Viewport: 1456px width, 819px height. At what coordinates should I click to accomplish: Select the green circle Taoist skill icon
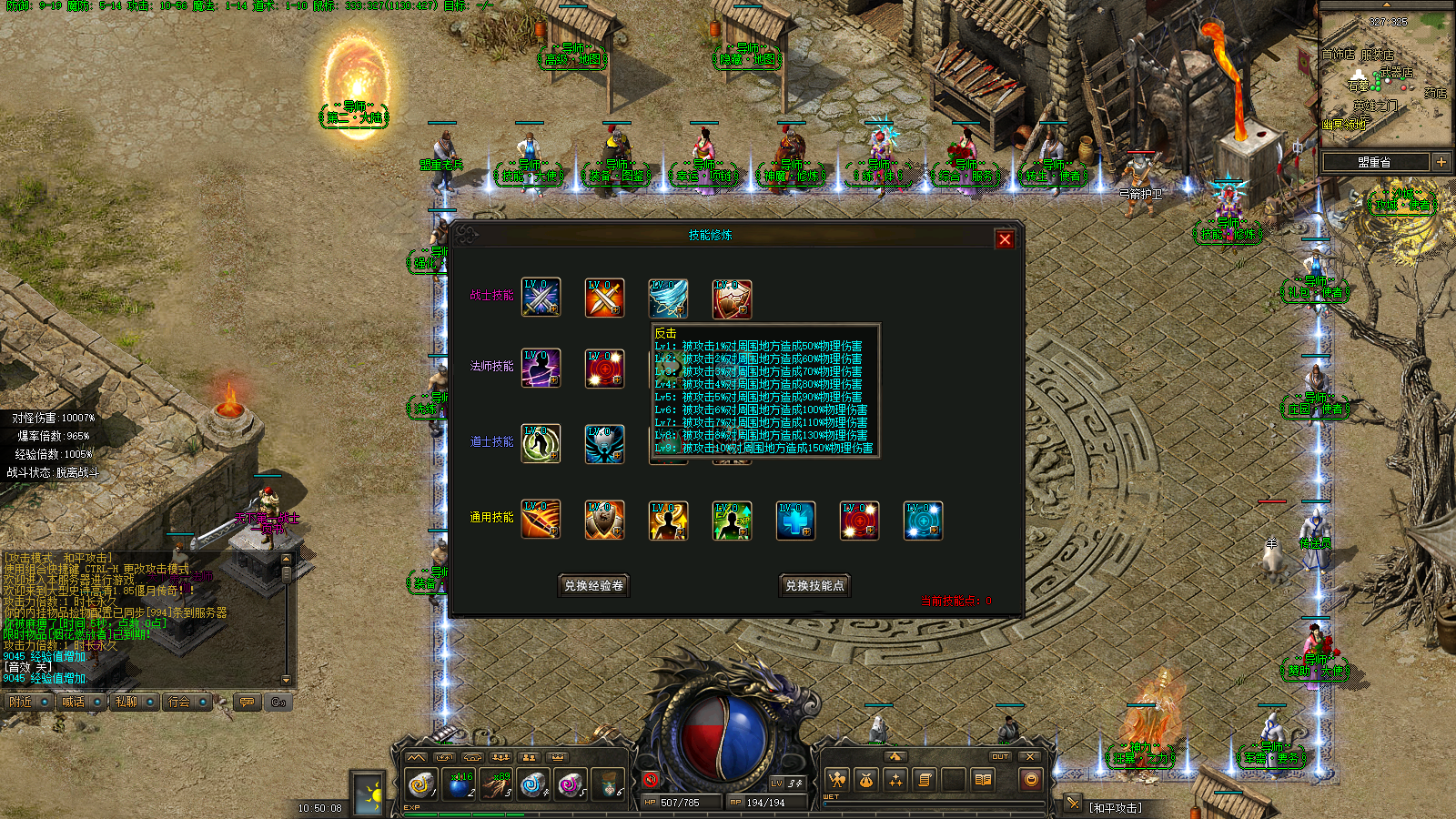[541, 444]
